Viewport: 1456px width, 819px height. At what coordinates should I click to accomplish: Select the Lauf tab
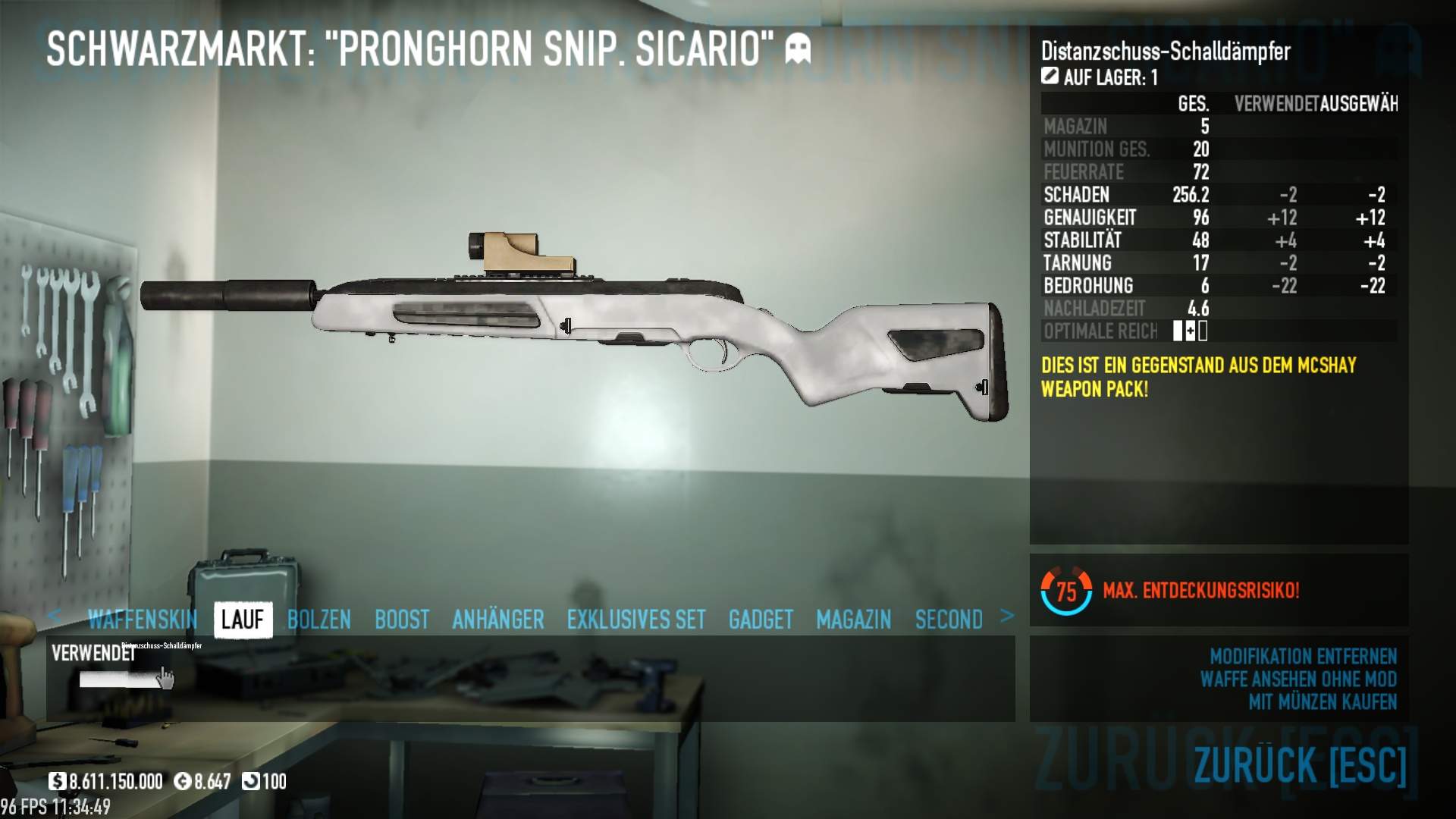pyautogui.click(x=243, y=620)
